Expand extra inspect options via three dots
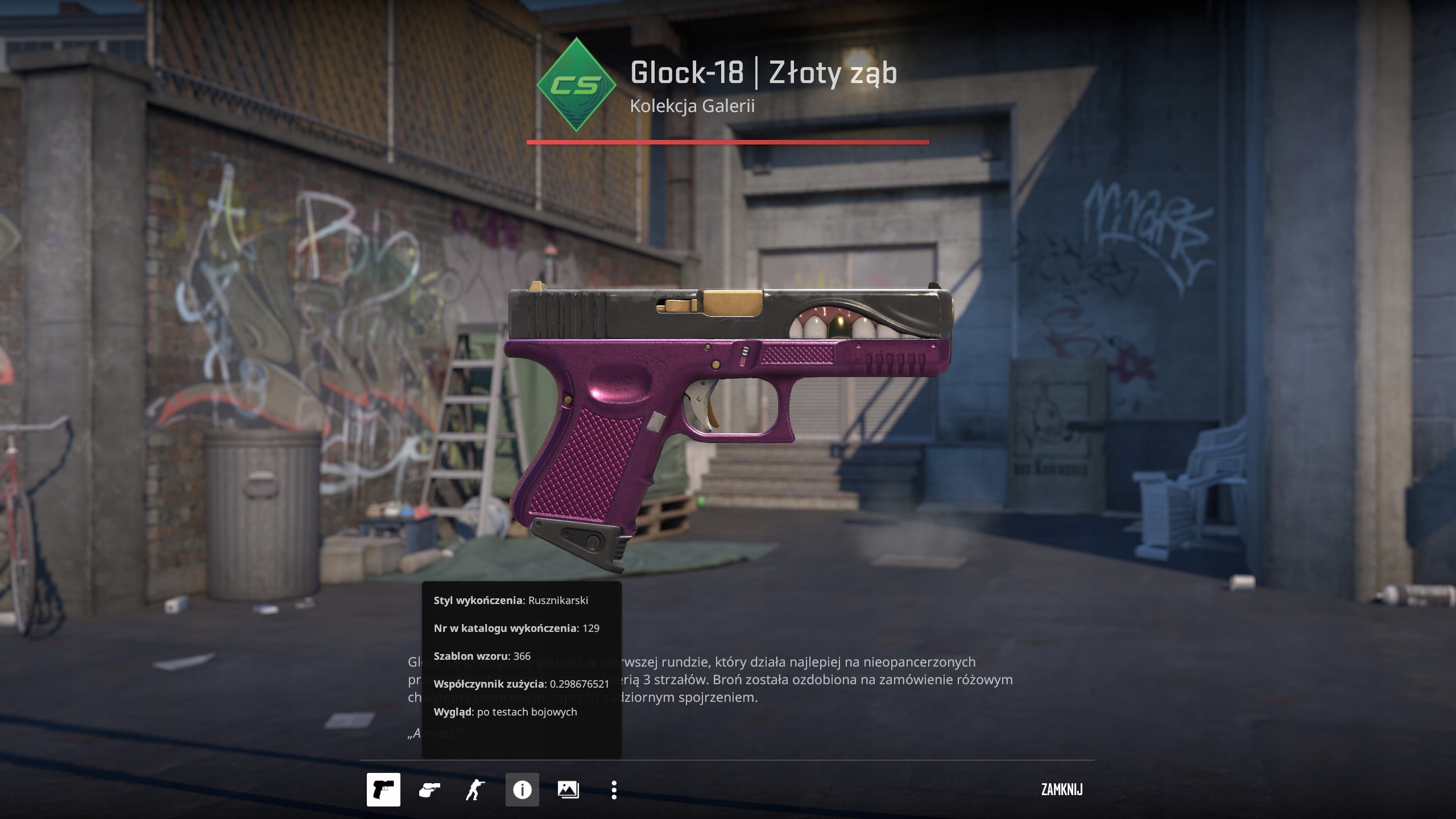 [x=614, y=790]
